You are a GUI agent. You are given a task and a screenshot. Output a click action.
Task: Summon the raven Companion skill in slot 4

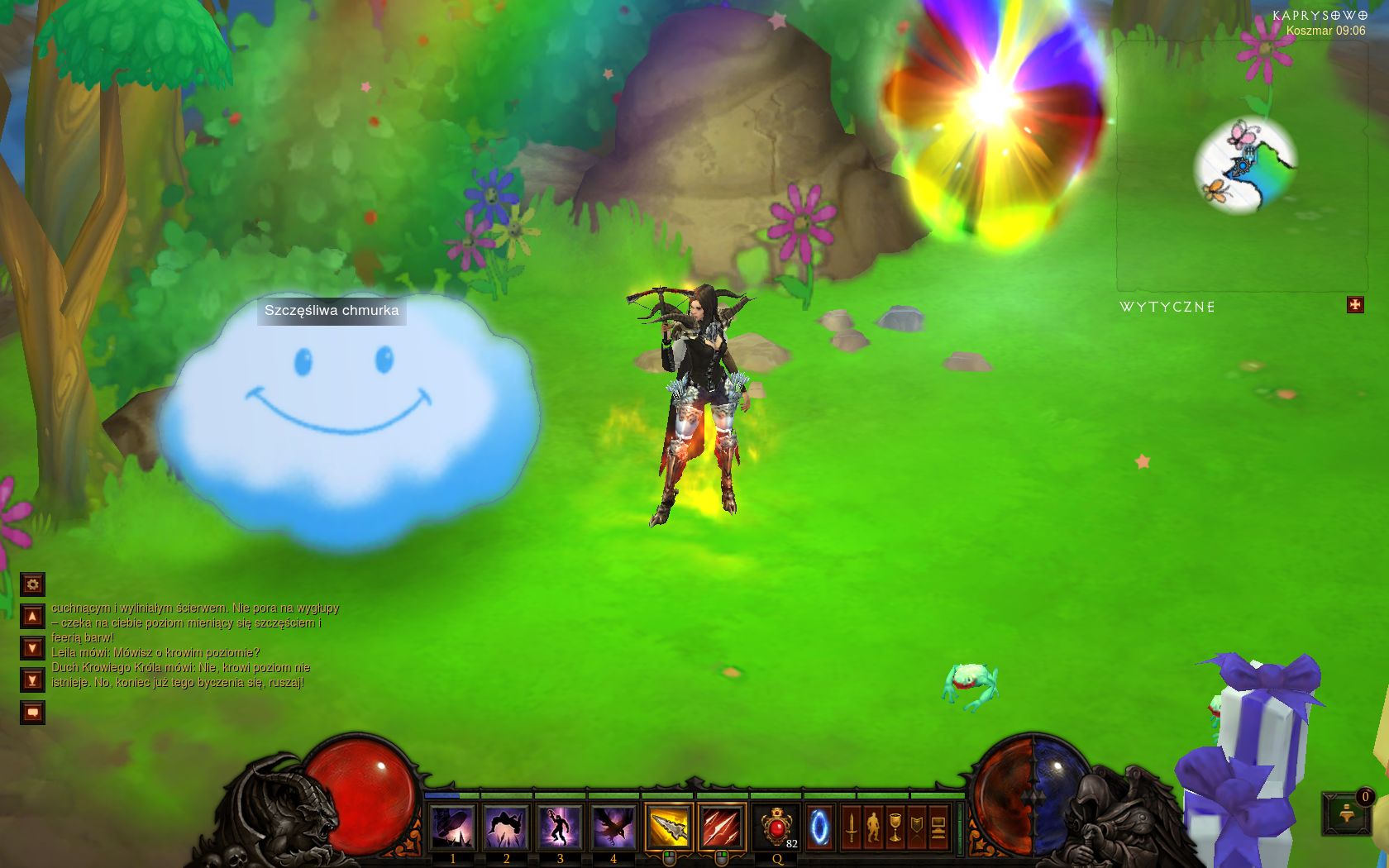613,827
